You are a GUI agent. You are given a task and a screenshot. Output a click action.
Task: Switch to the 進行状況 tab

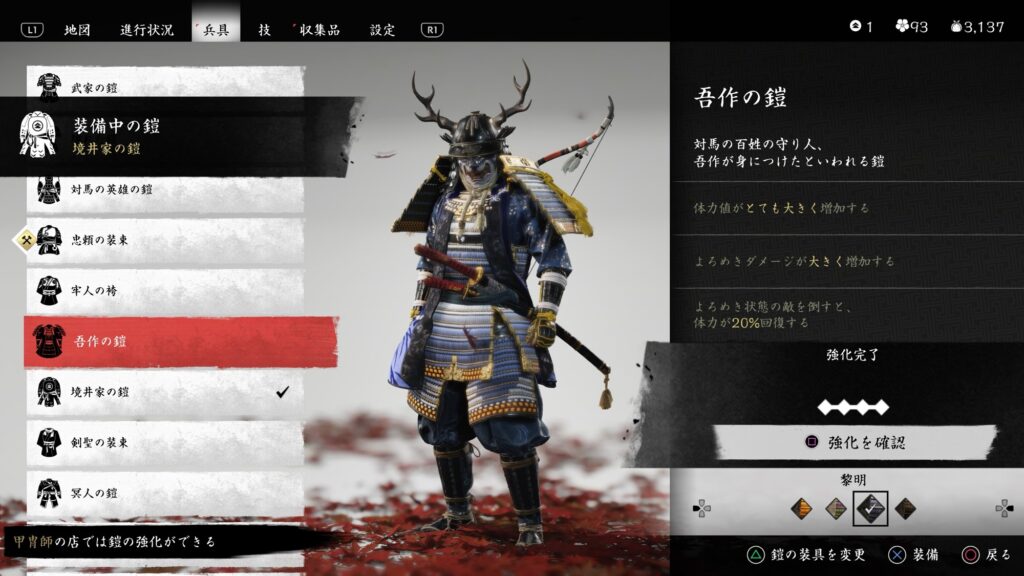(146, 29)
